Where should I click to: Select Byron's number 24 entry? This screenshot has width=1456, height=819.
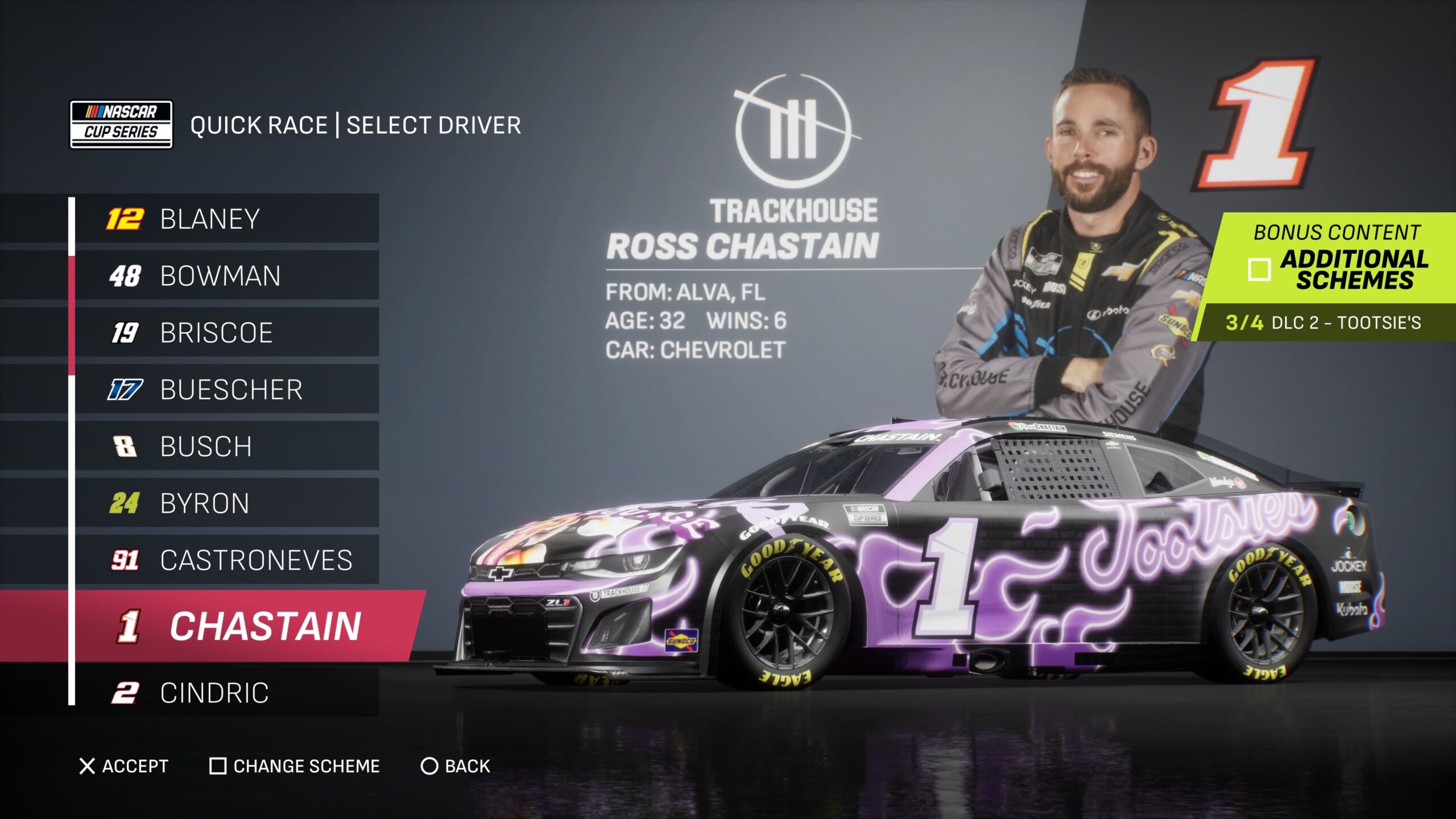tap(226, 503)
